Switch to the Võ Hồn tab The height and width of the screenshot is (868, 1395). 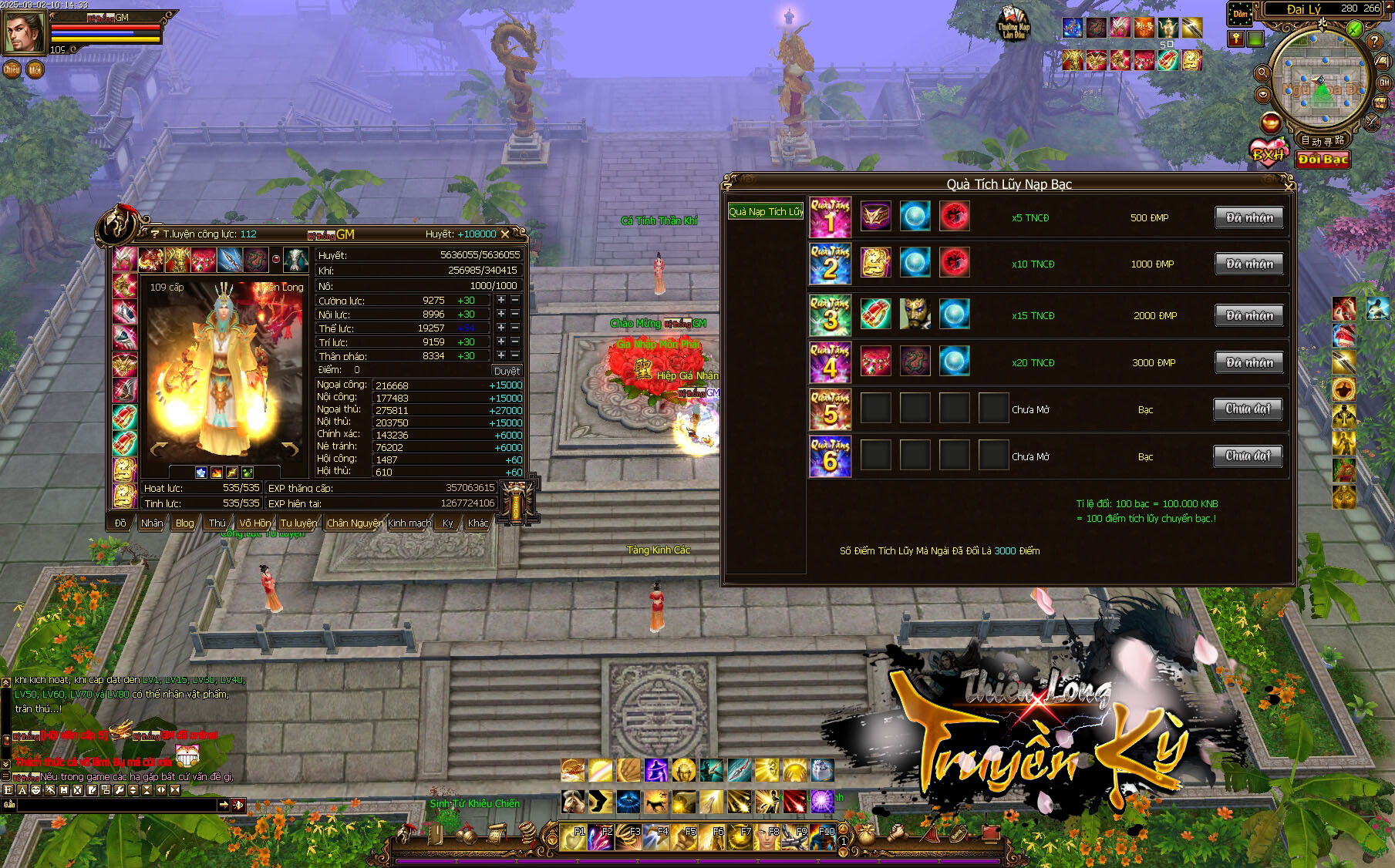pos(254,523)
